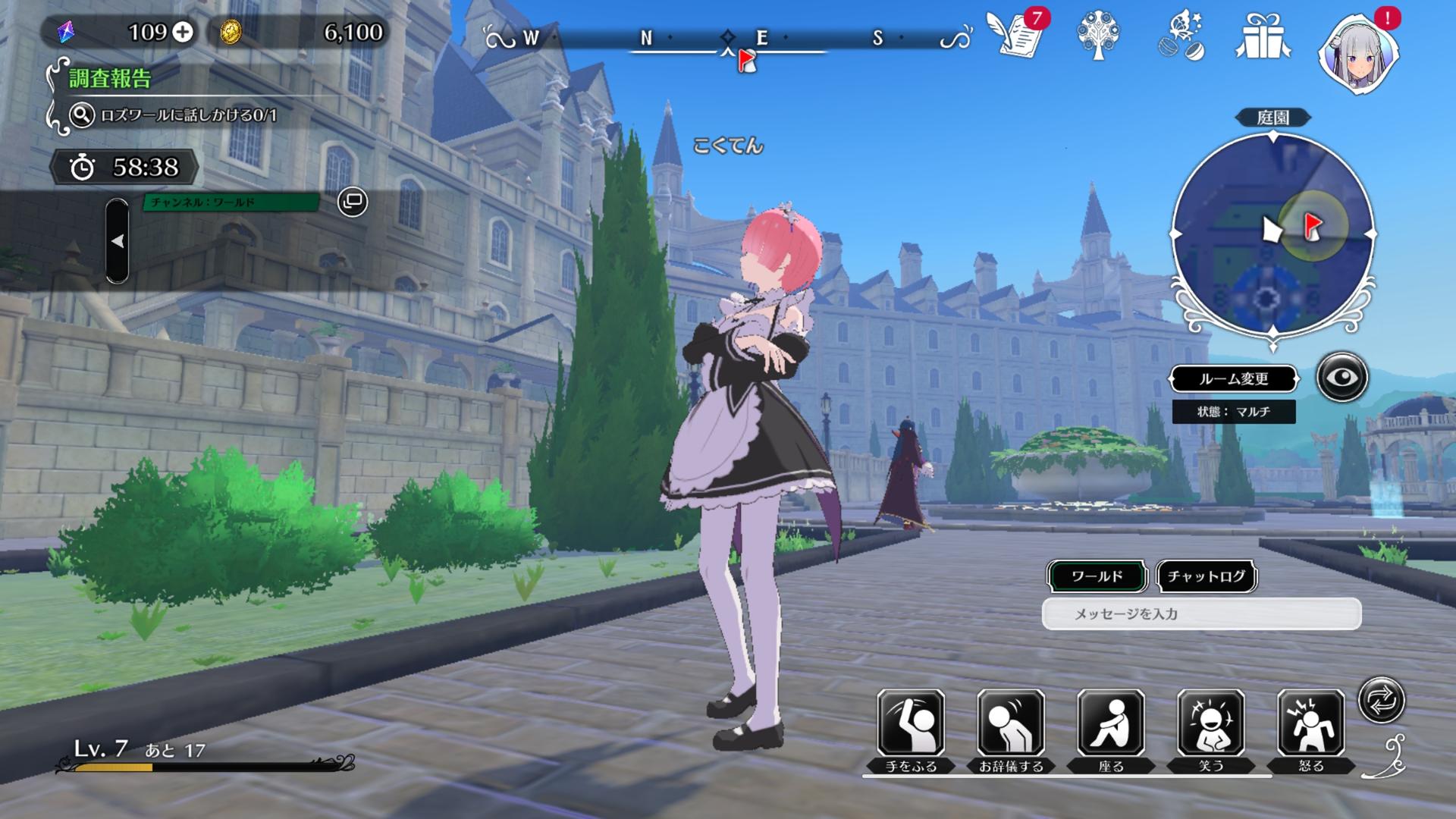Add more crystals with the plus button

pyautogui.click(x=183, y=32)
